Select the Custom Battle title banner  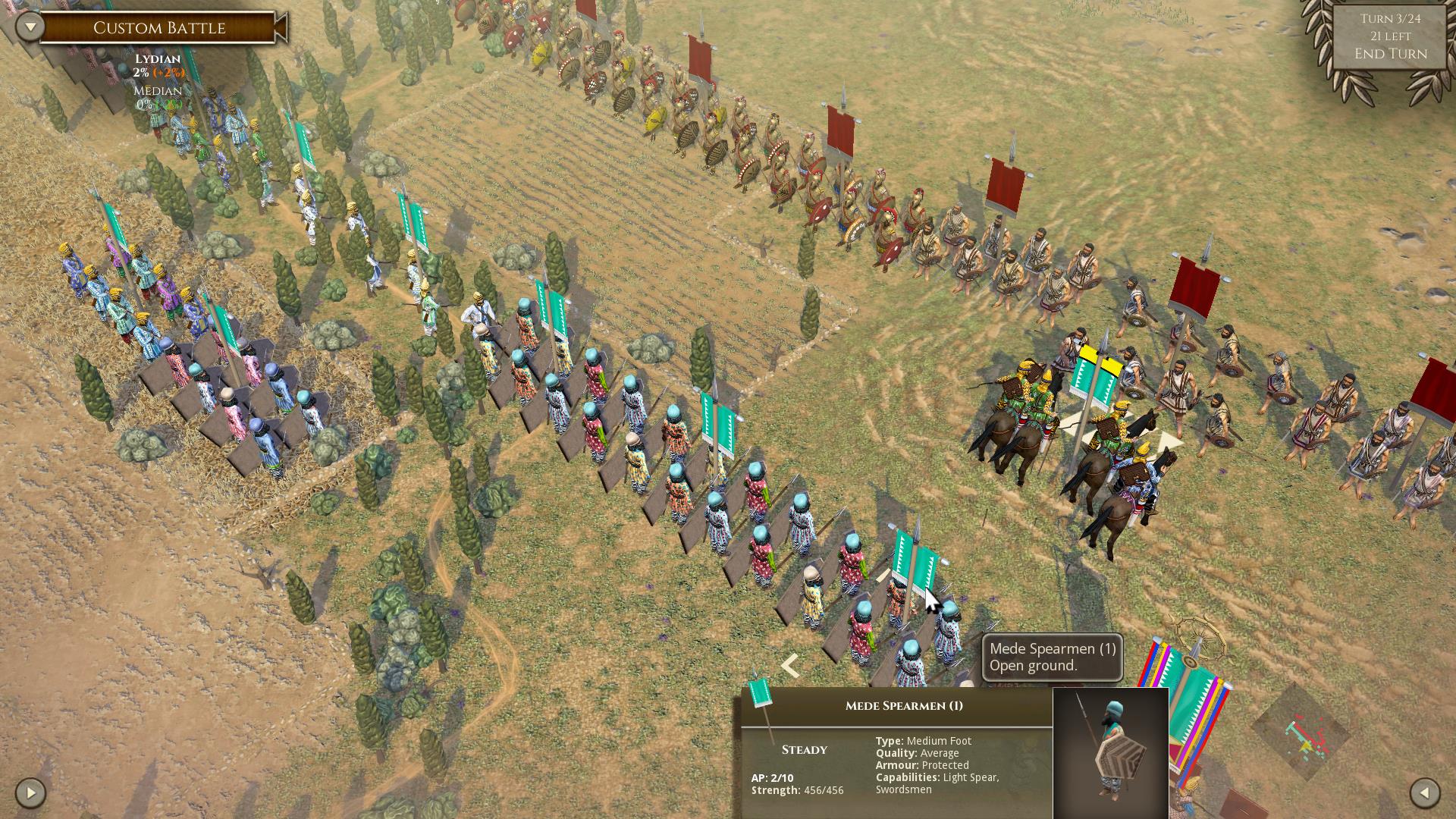click(159, 28)
